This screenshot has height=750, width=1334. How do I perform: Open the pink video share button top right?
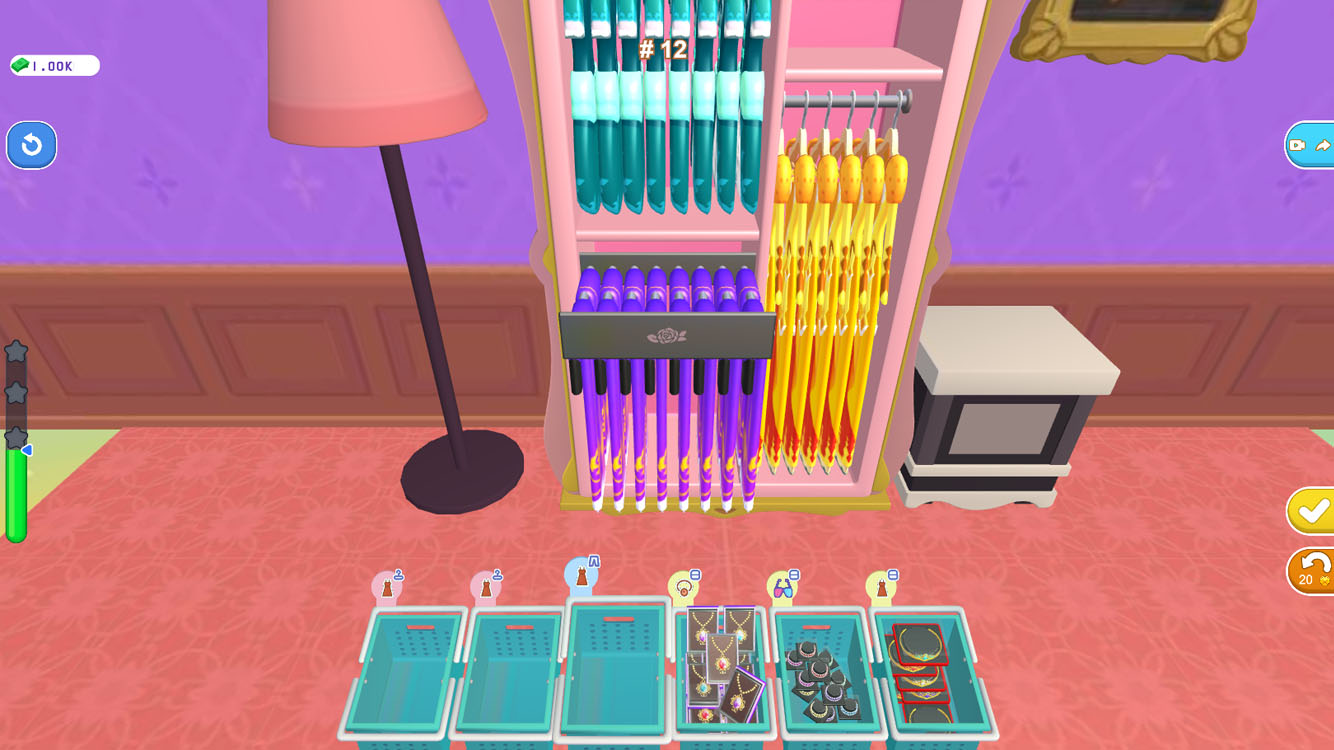click(1311, 145)
